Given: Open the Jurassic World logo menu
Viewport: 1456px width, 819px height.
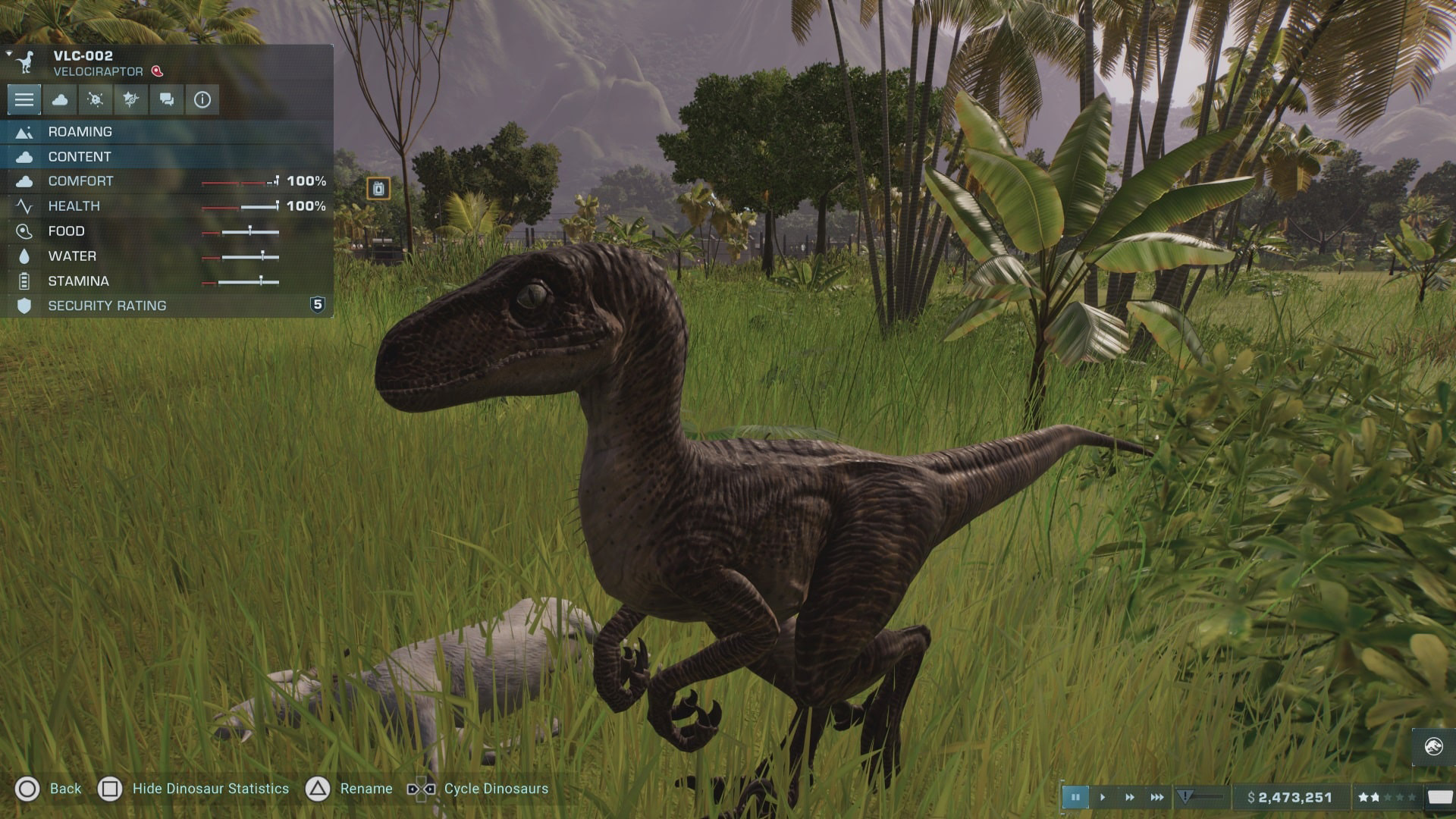Looking at the screenshot, I should (x=1433, y=747).
